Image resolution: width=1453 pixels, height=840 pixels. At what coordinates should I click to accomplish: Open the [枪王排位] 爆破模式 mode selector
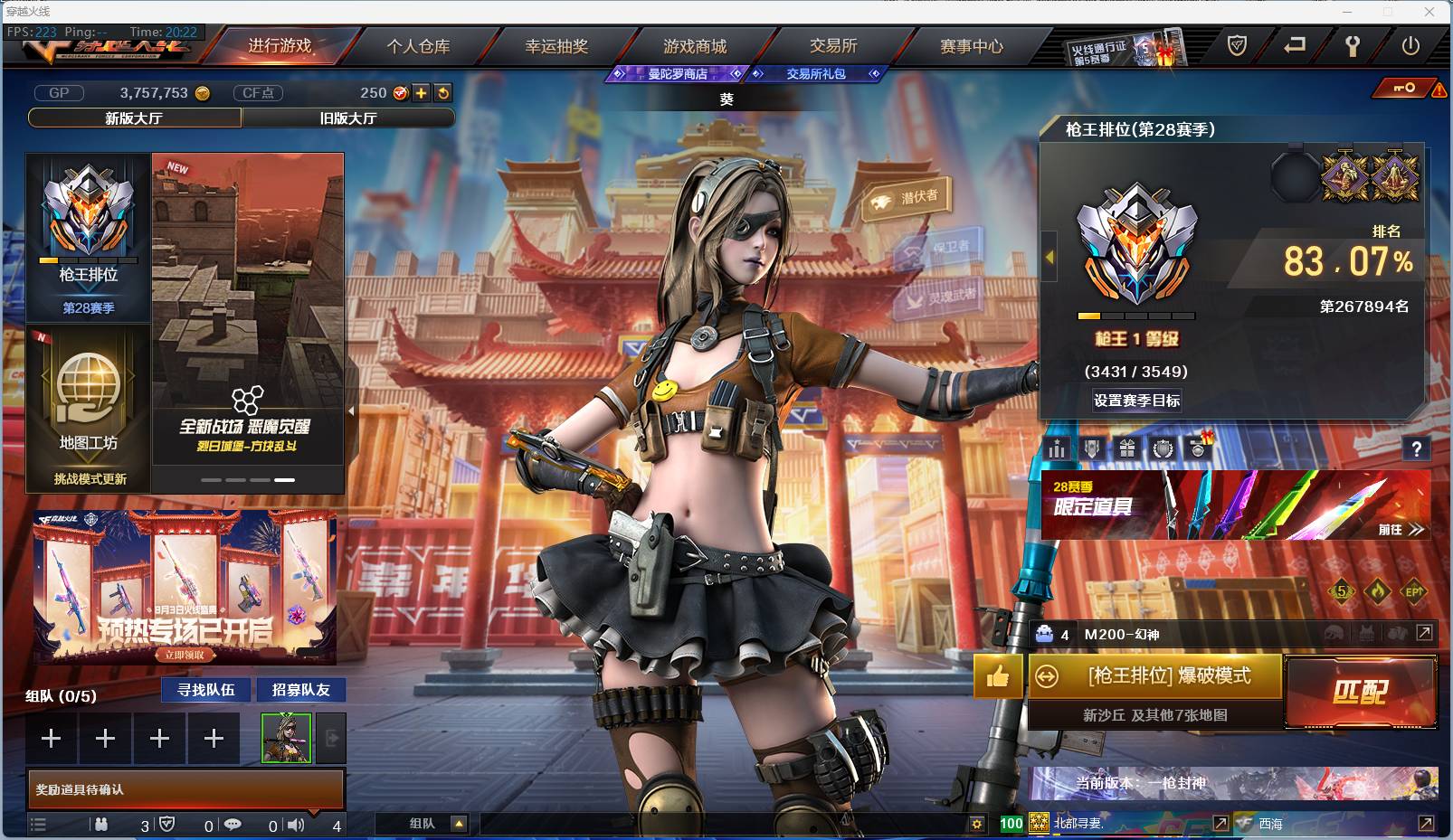click(1154, 677)
